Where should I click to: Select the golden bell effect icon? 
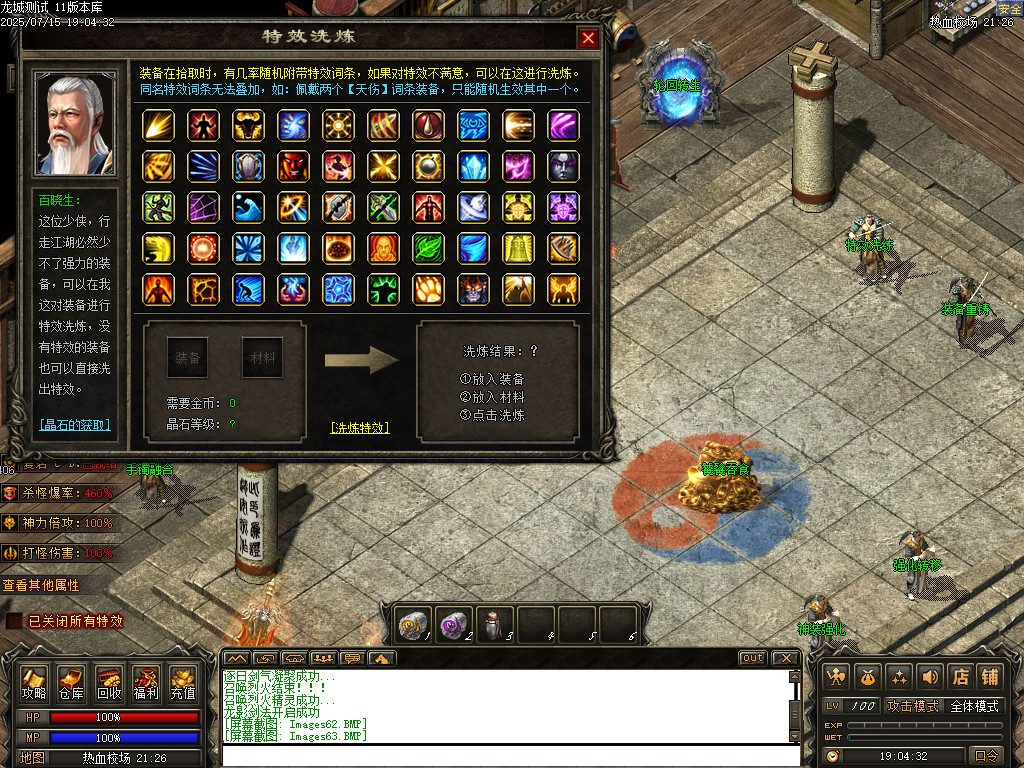click(518, 247)
